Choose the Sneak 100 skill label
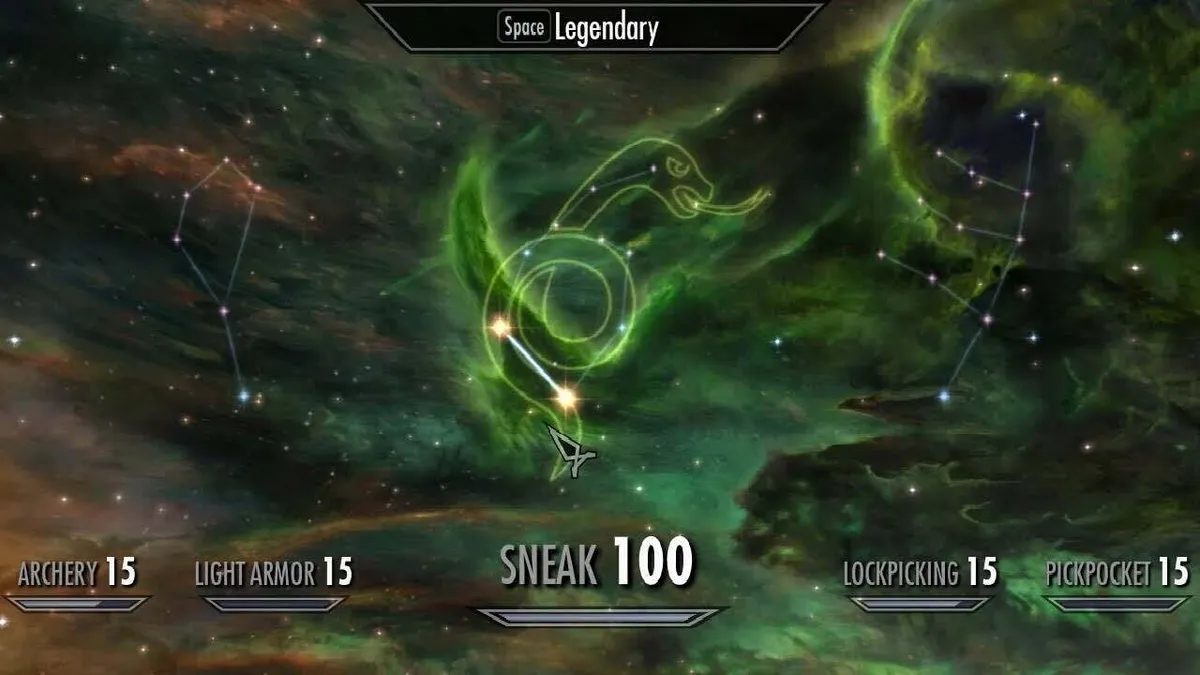 tap(596, 563)
